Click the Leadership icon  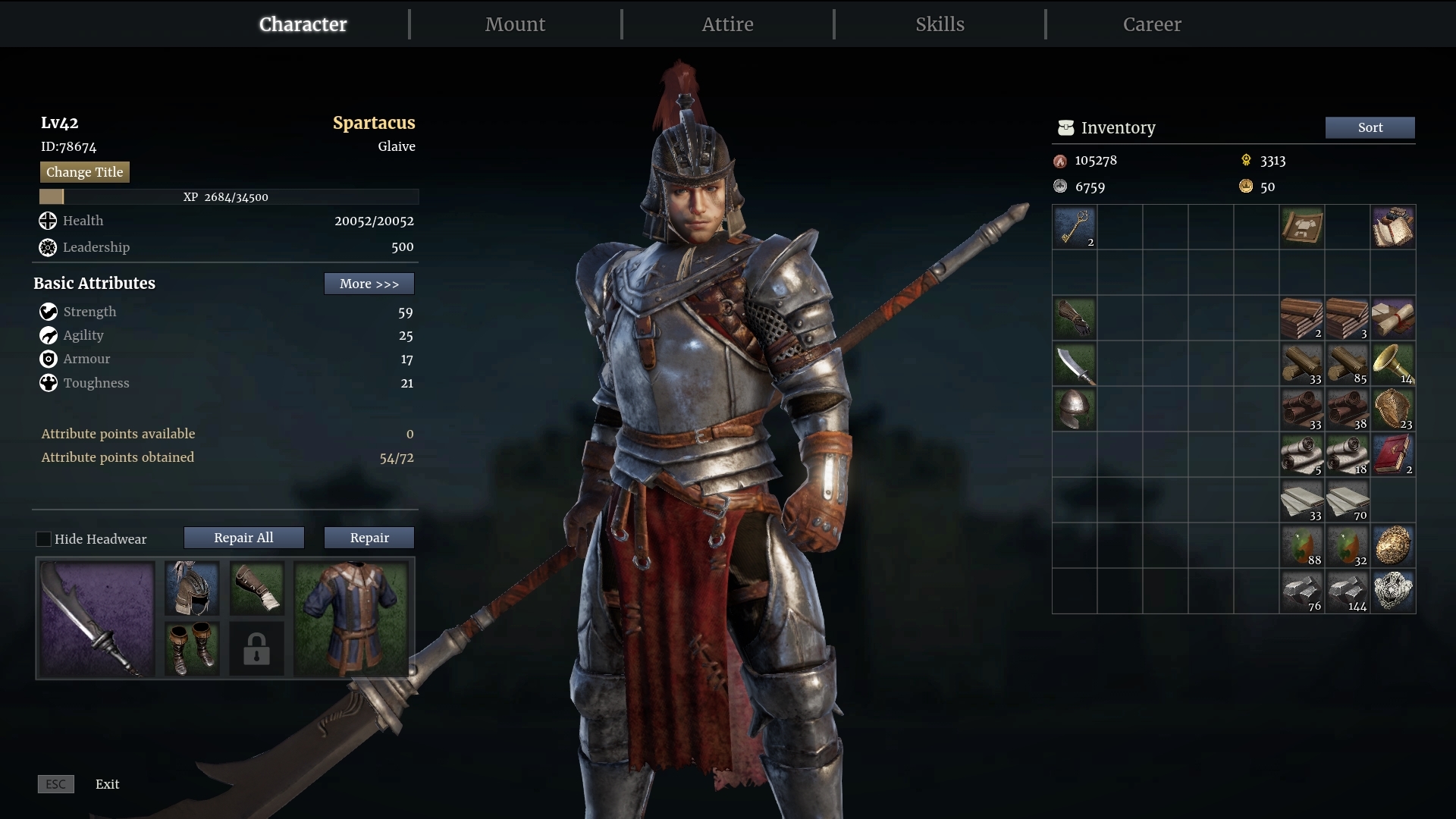click(47, 247)
